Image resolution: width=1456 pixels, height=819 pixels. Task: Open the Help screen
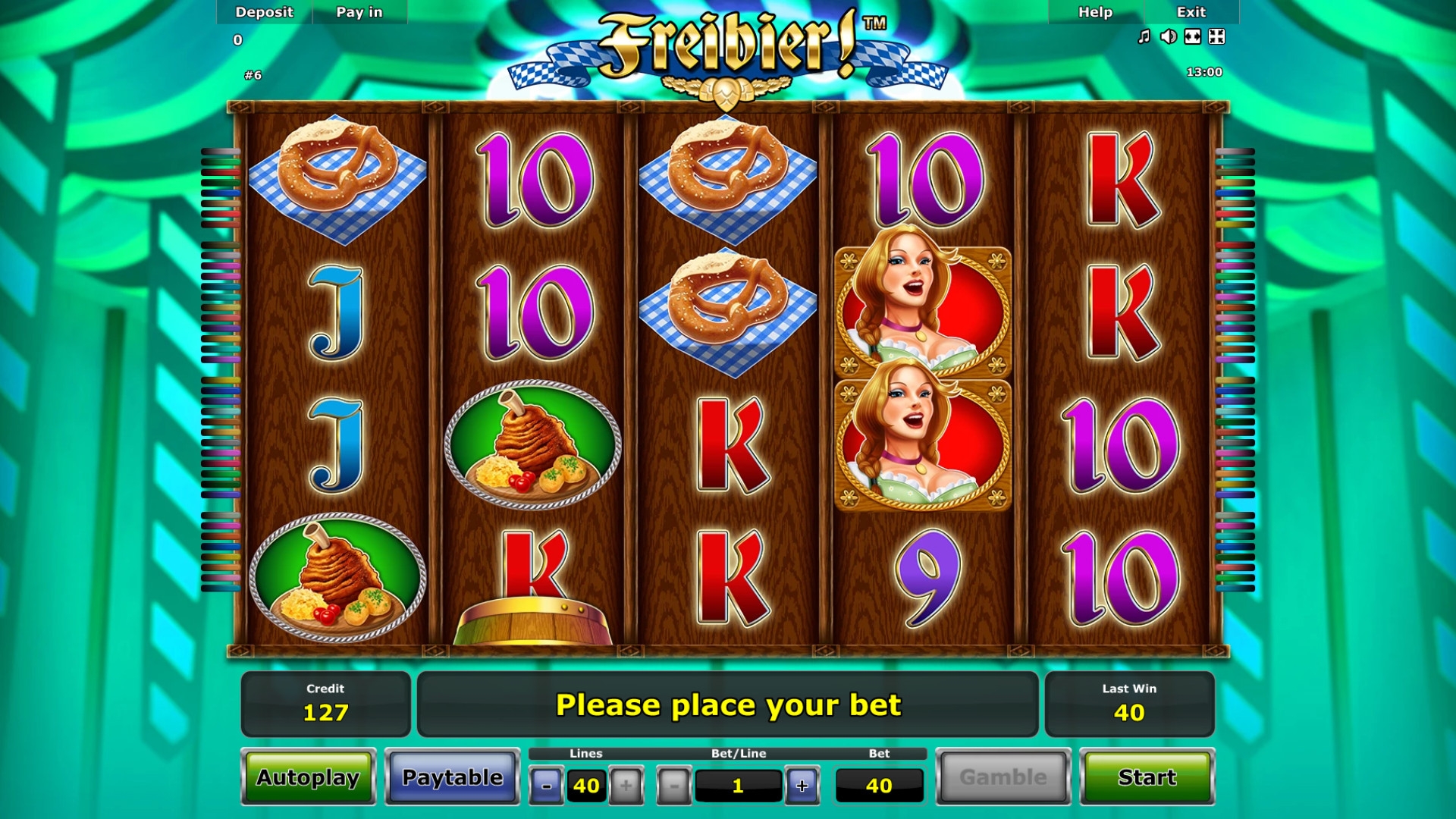[1095, 12]
